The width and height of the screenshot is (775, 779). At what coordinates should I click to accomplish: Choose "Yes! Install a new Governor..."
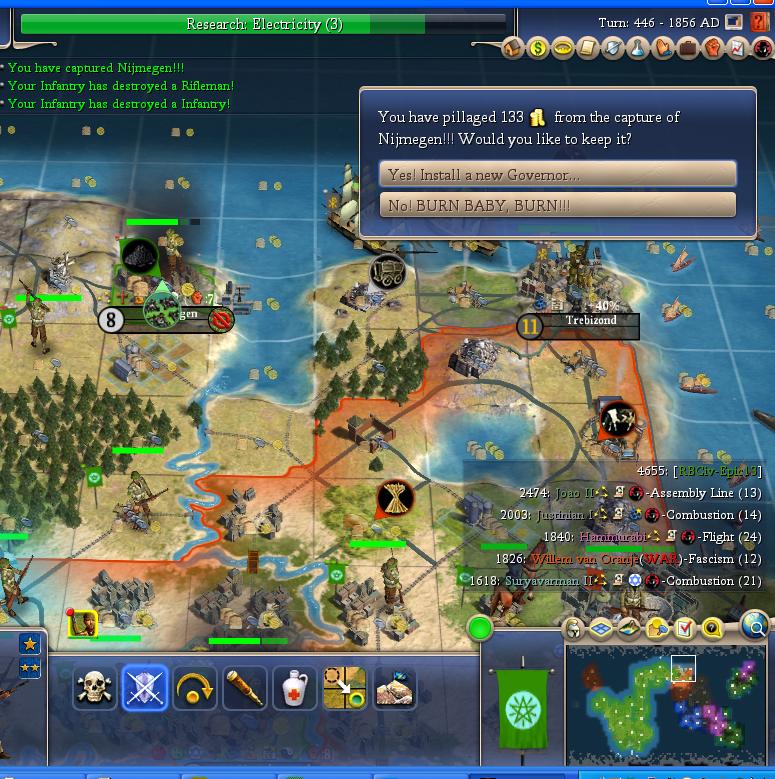(558, 174)
